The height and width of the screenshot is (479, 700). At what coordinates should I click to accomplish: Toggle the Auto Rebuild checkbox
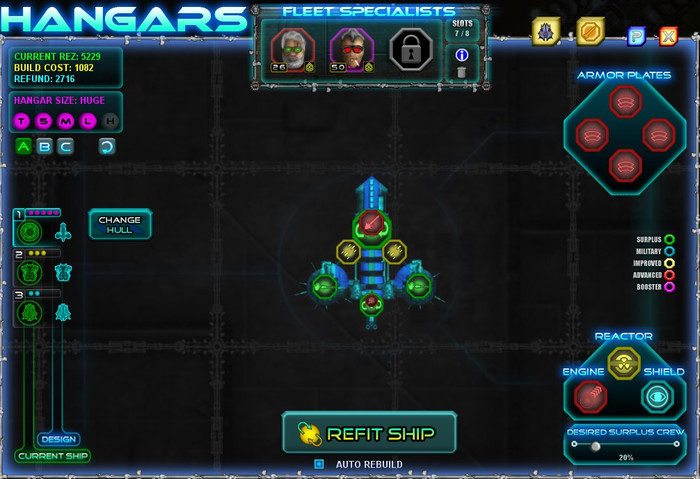tap(319, 464)
